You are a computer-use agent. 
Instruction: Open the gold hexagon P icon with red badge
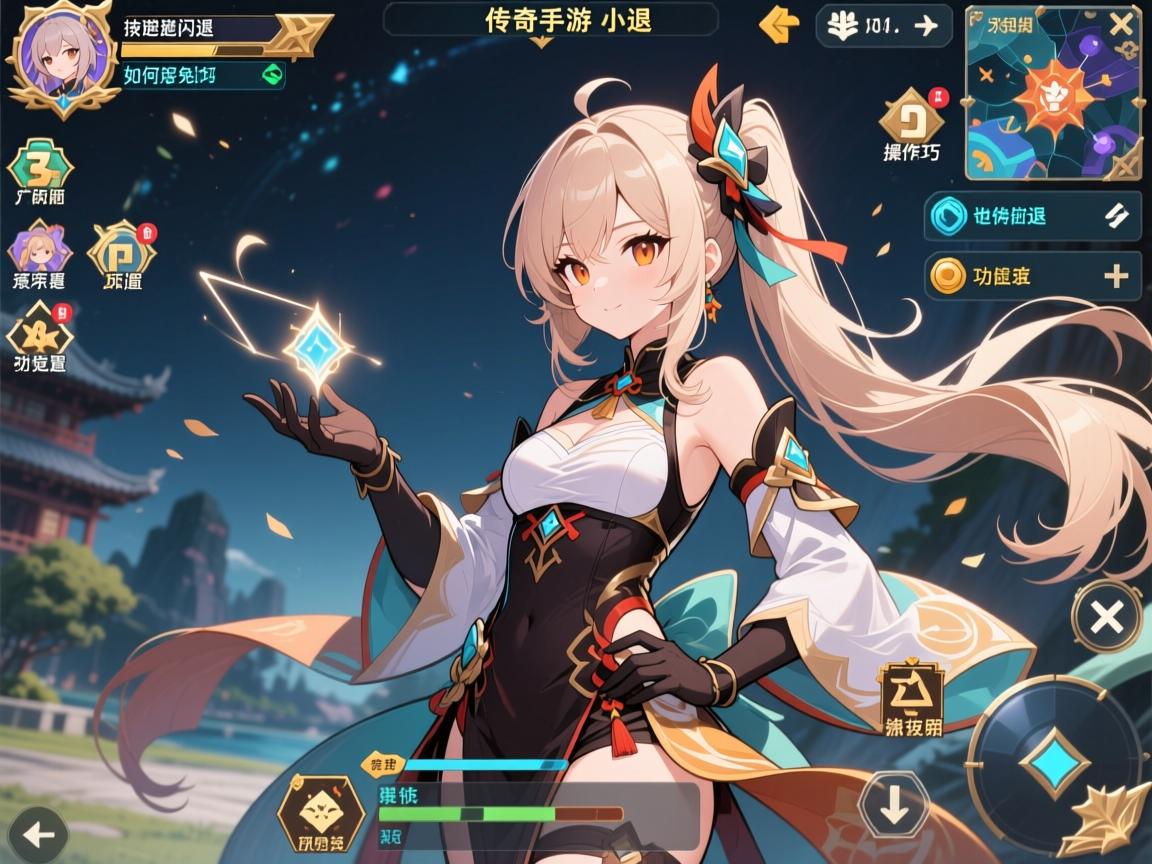(122, 248)
